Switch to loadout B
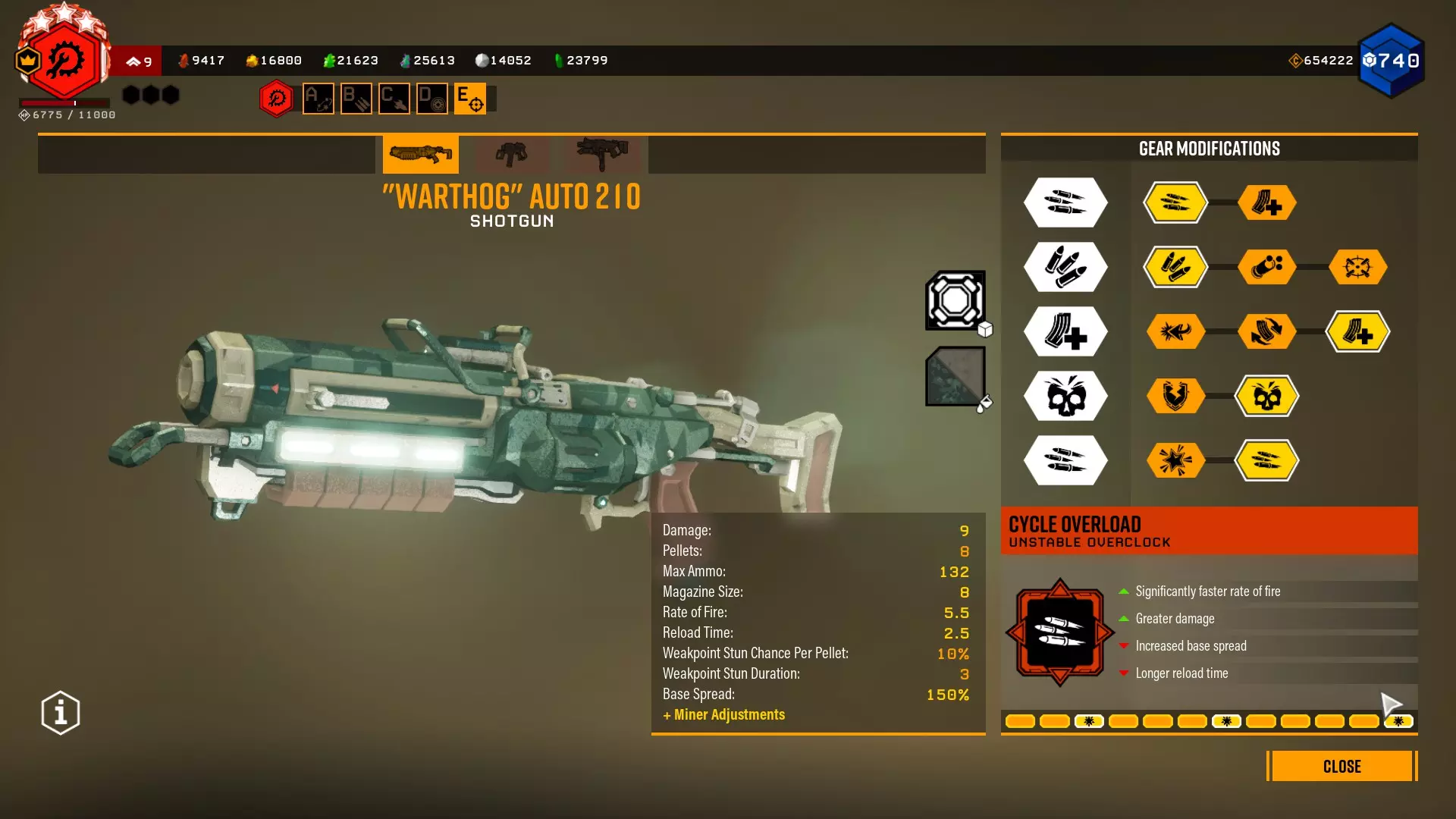Image resolution: width=1456 pixels, height=819 pixels. (x=356, y=99)
